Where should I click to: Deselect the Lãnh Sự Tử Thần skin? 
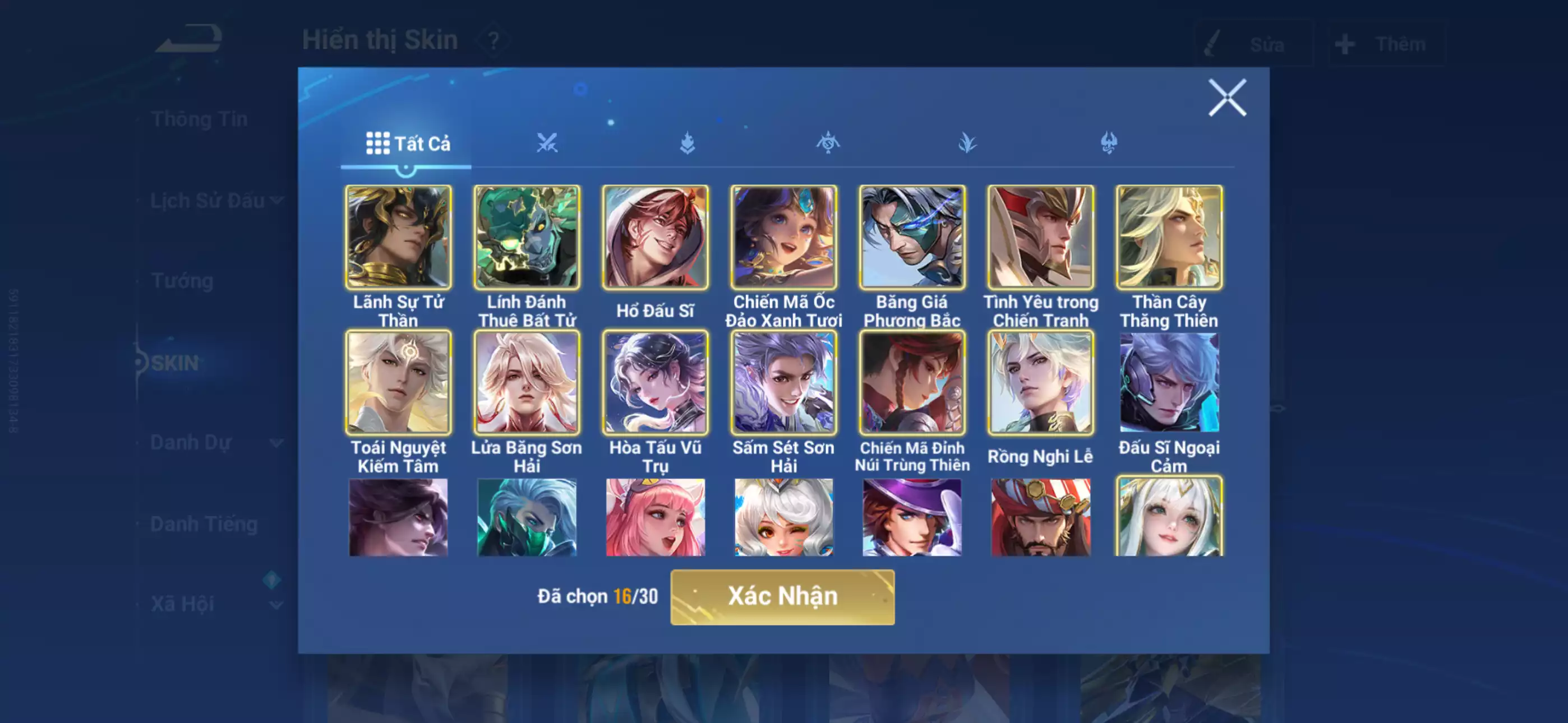(399, 237)
